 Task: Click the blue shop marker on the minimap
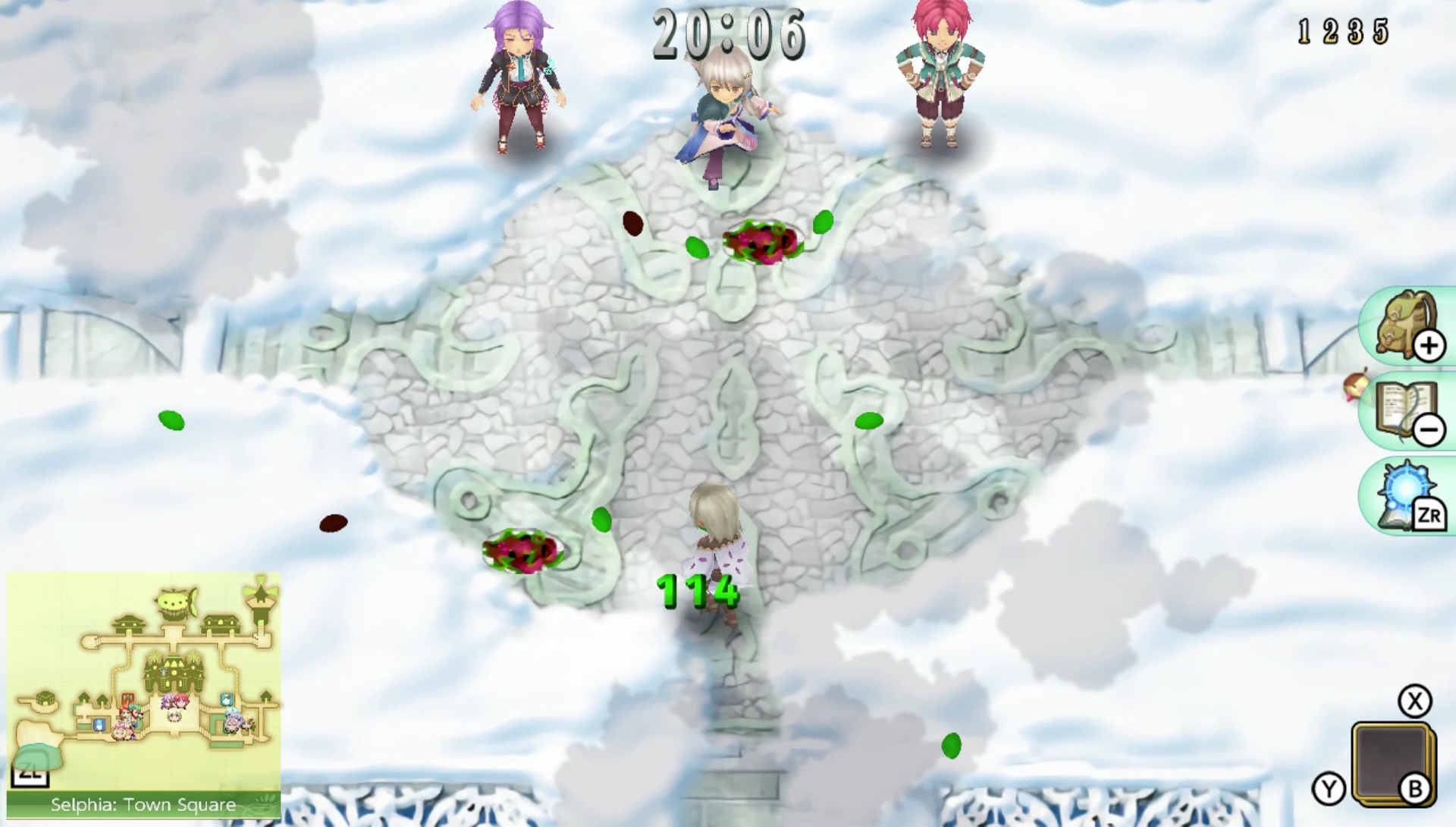pos(99,725)
